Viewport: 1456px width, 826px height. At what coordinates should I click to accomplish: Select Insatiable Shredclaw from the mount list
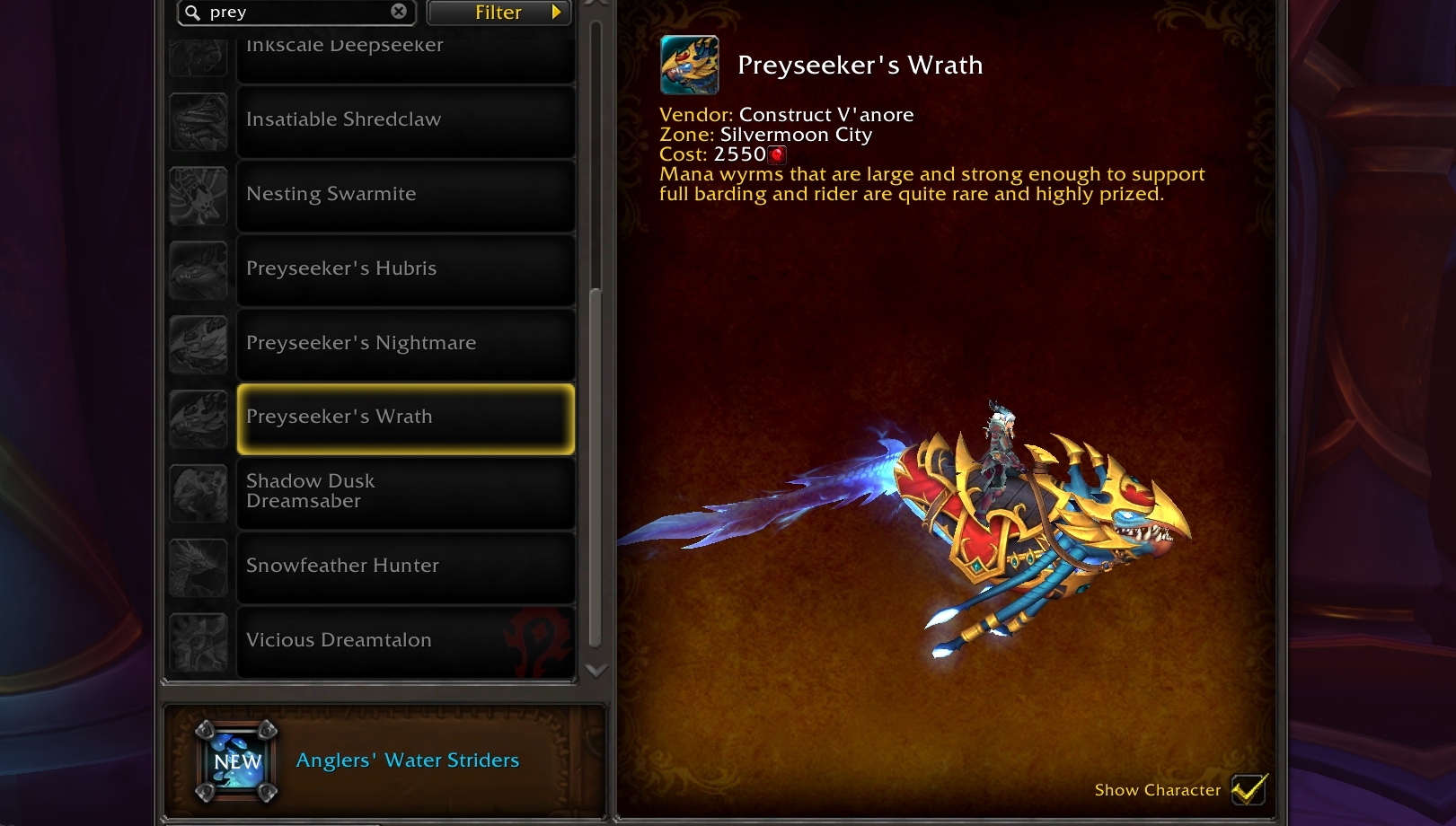pos(405,120)
